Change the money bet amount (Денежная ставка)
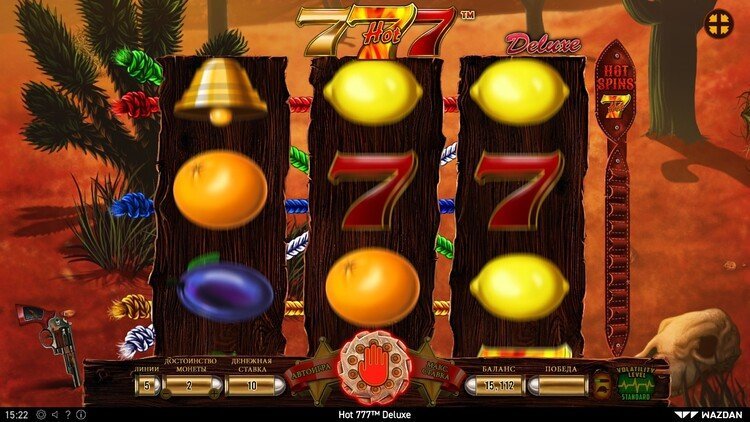 255,385
